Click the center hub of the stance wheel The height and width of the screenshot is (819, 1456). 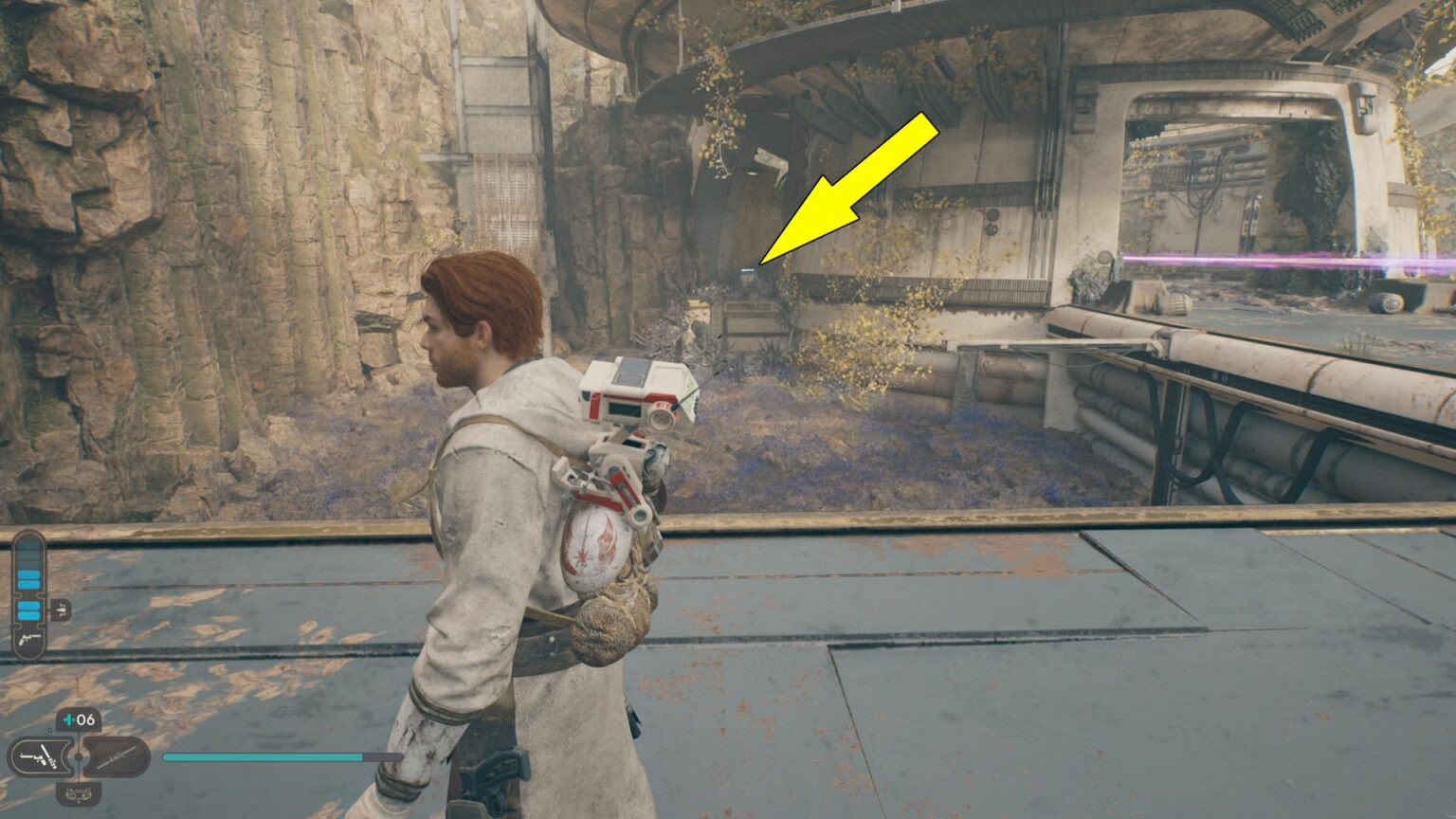click(79, 757)
